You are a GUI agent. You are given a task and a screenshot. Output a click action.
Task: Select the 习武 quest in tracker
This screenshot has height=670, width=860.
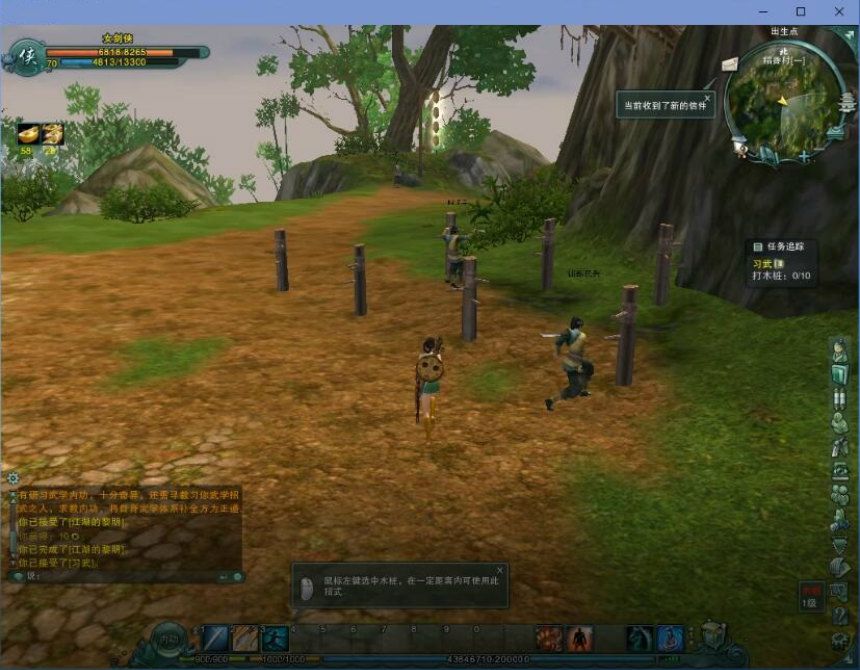click(764, 263)
